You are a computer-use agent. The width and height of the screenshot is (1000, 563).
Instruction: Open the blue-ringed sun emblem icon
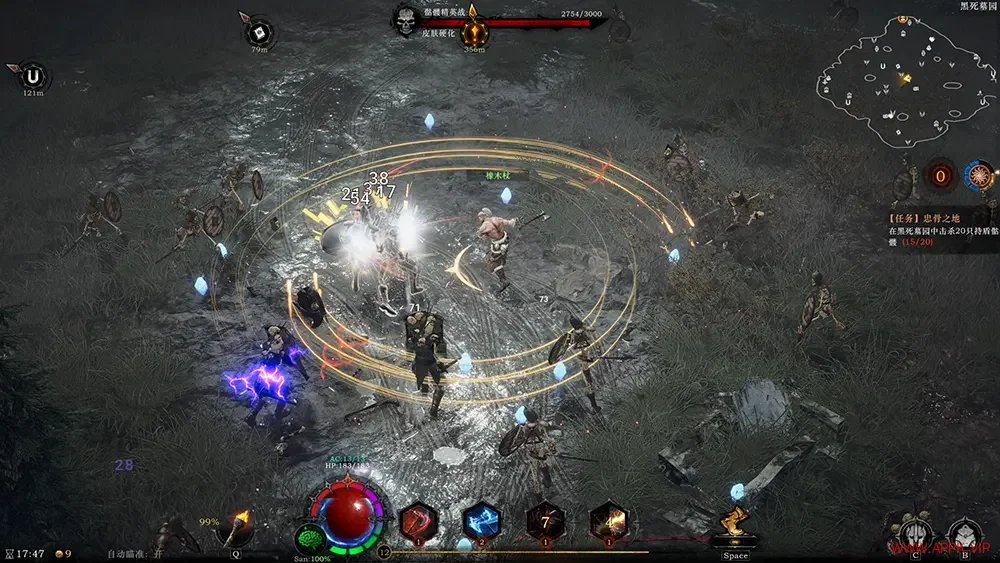pos(980,176)
